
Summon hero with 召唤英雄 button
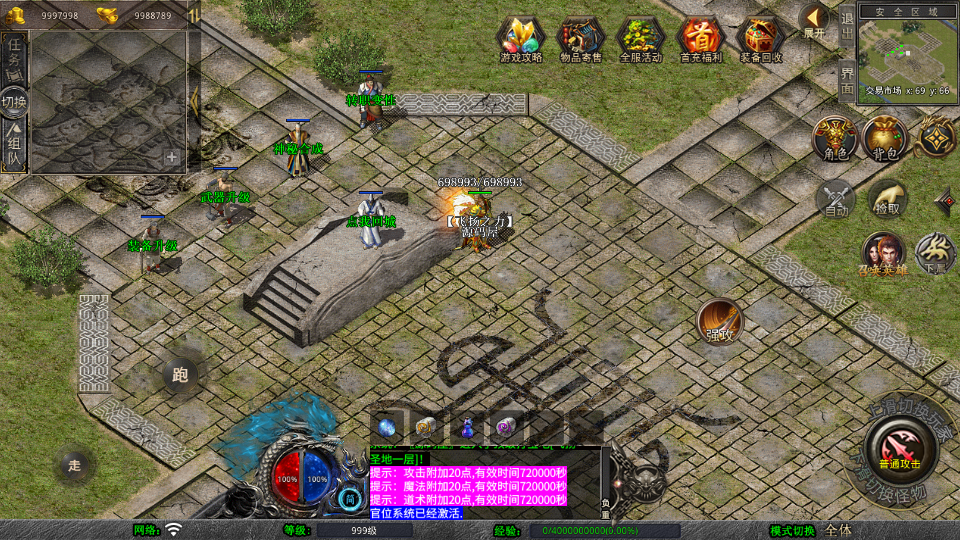point(882,253)
